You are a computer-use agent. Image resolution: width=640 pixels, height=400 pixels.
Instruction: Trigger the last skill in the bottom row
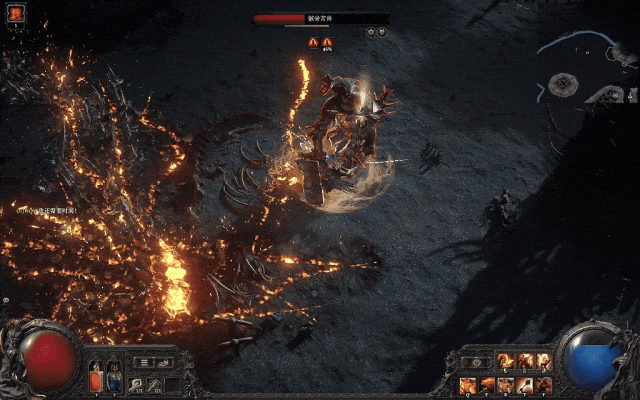coord(544,384)
